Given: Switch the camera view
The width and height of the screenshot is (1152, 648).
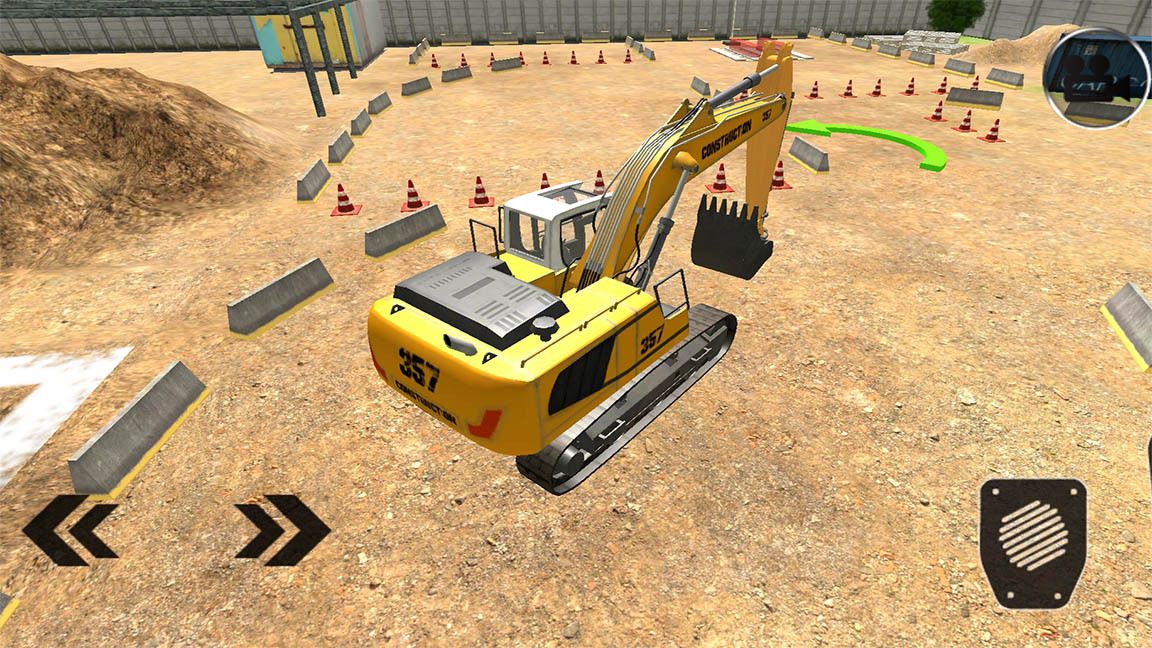Looking at the screenshot, I should pos(1095,78).
